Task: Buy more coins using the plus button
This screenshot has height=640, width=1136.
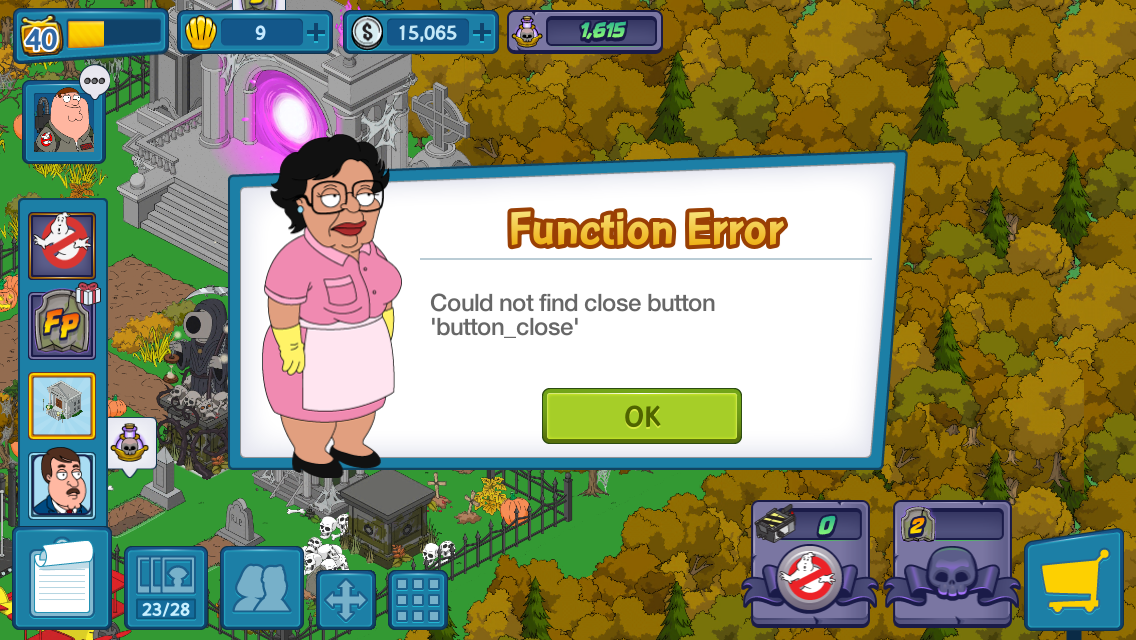Action: [x=482, y=33]
